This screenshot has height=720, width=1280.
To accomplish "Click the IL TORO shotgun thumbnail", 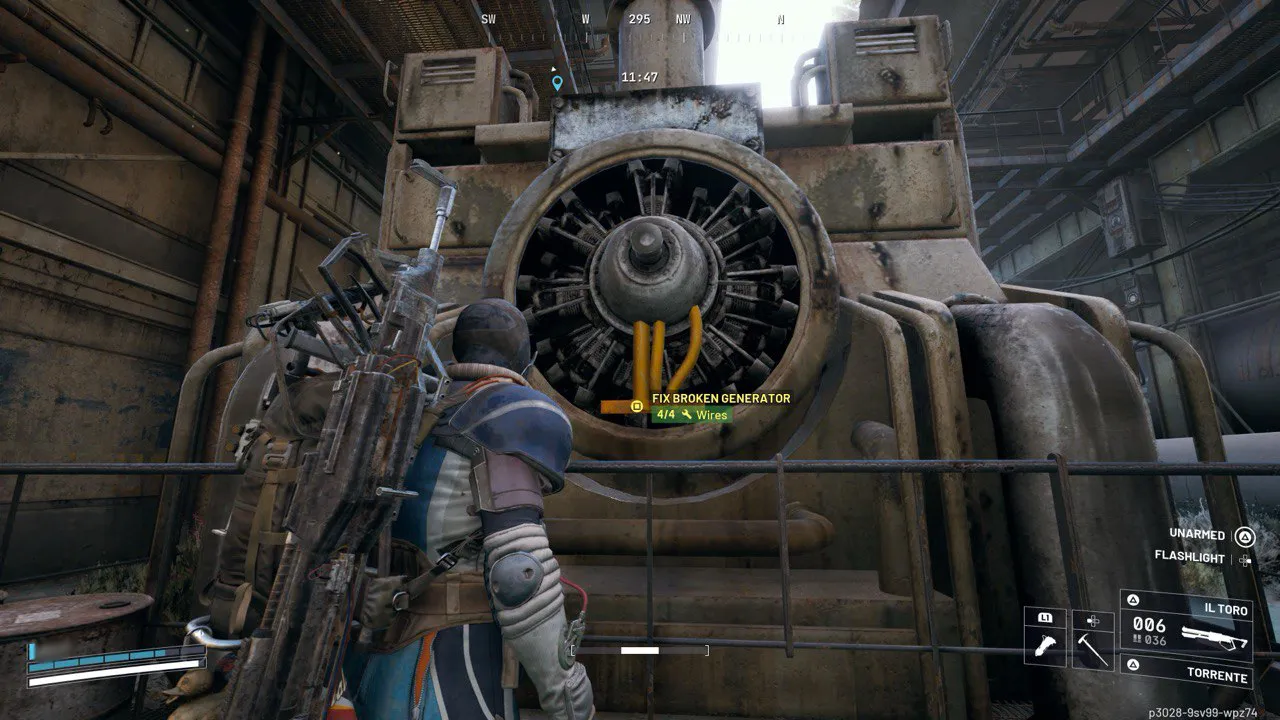I will click(1213, 635).
